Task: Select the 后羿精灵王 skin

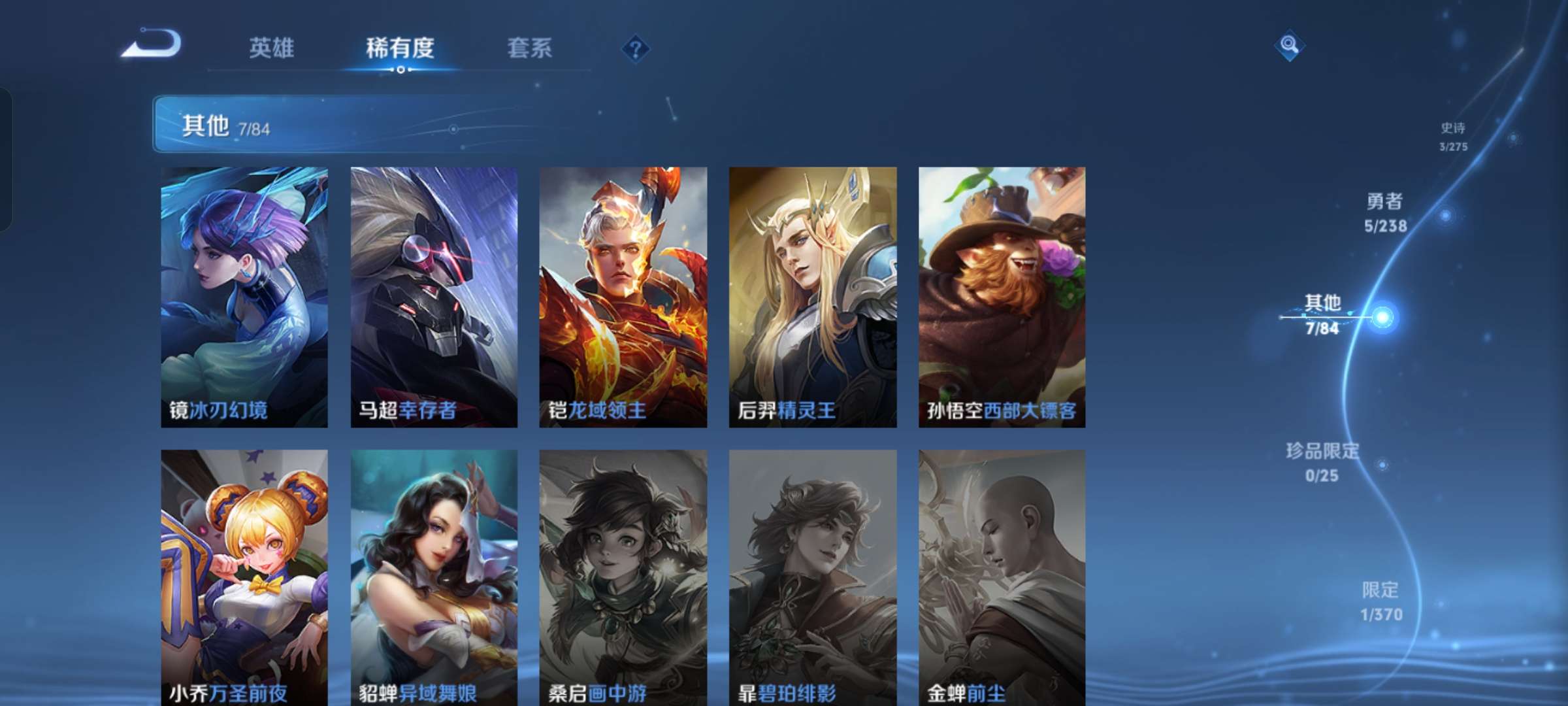Action: [813, 294]
